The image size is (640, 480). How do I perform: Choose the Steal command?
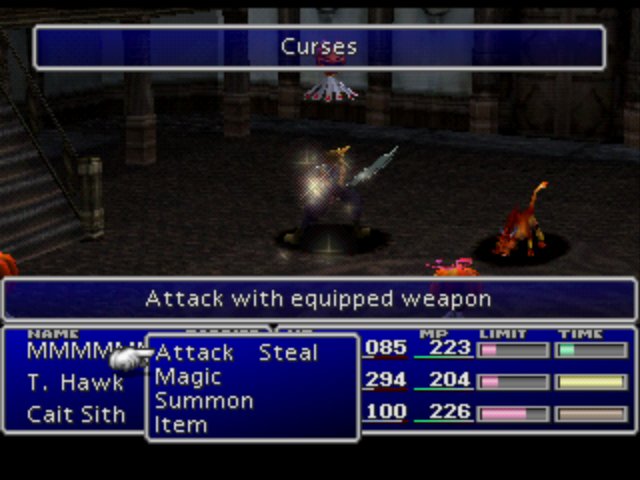click(288, 353)
